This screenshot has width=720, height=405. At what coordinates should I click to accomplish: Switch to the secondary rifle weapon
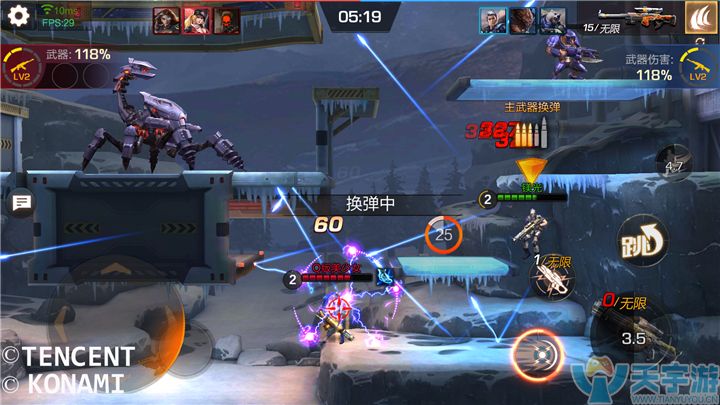click(553, 281)
